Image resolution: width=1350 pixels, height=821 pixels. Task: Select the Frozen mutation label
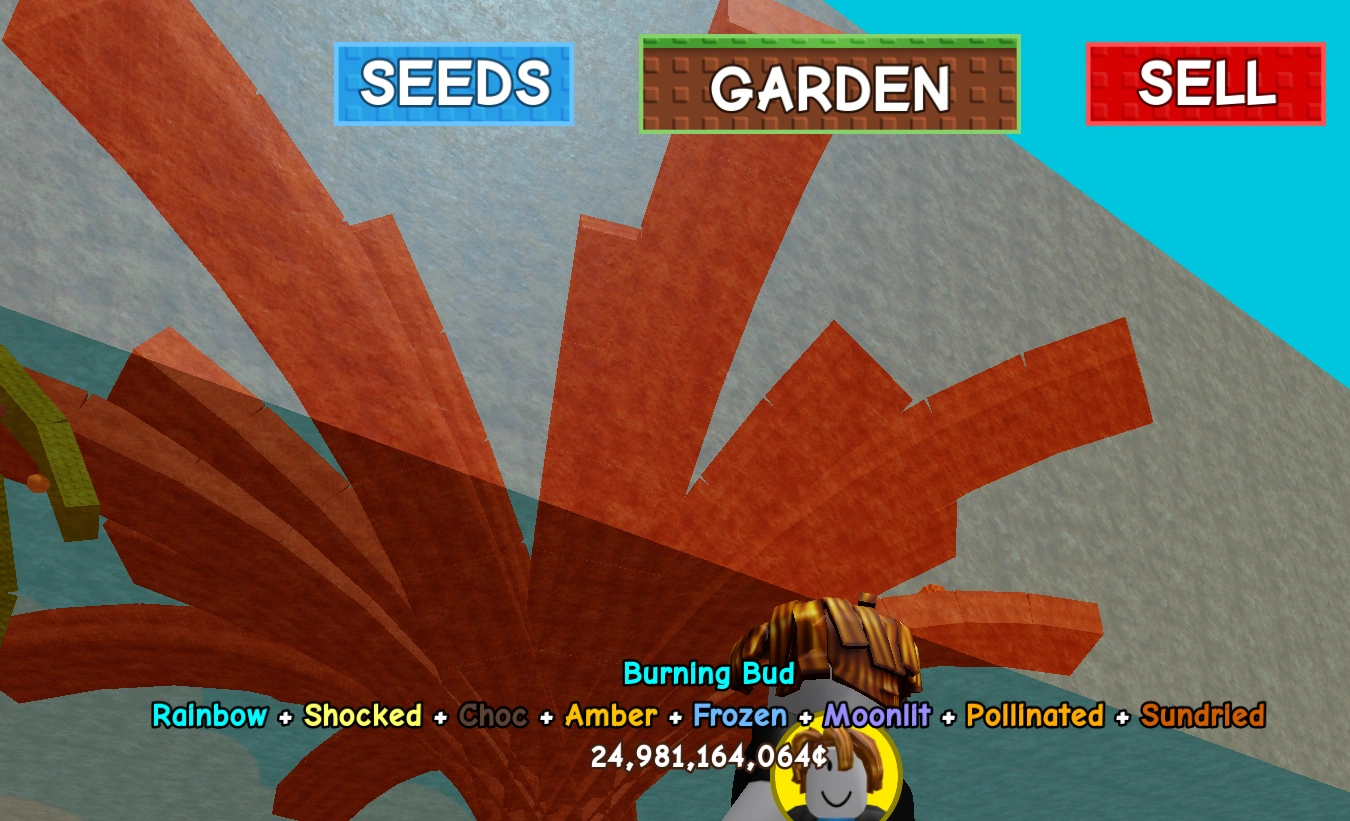(x=740, y=716)
